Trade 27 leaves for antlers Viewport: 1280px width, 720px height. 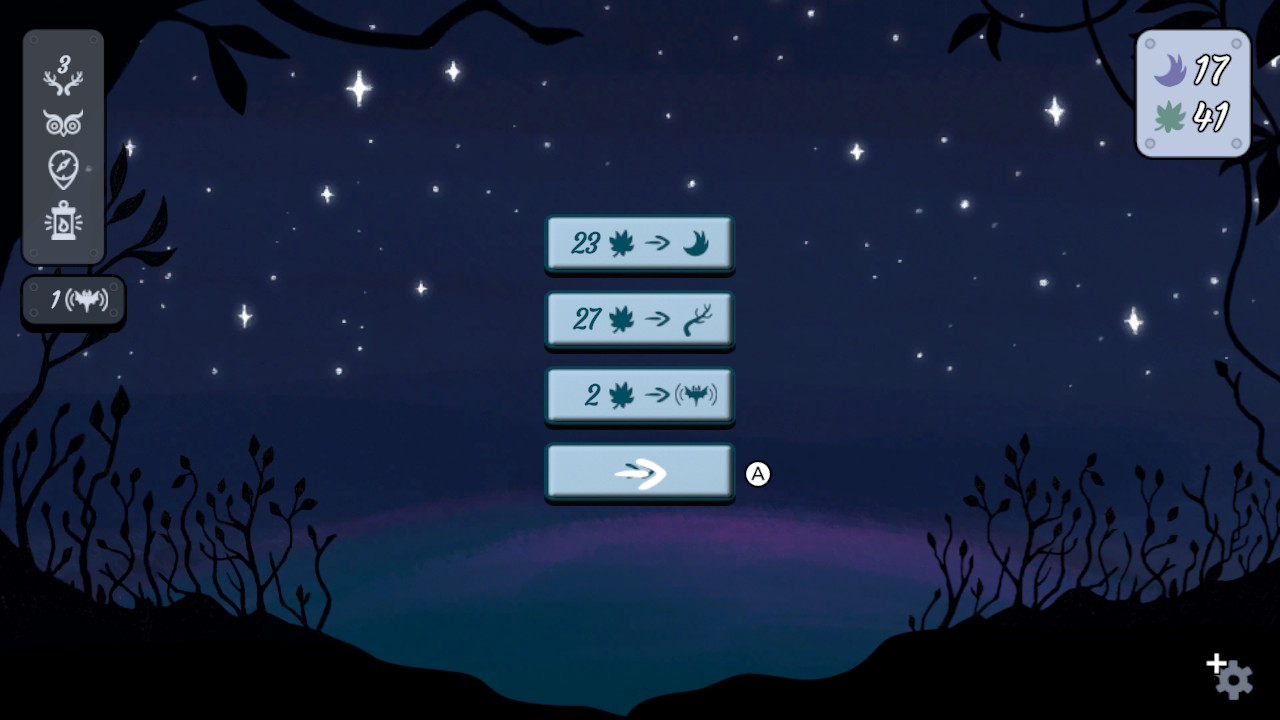[639, 318]
